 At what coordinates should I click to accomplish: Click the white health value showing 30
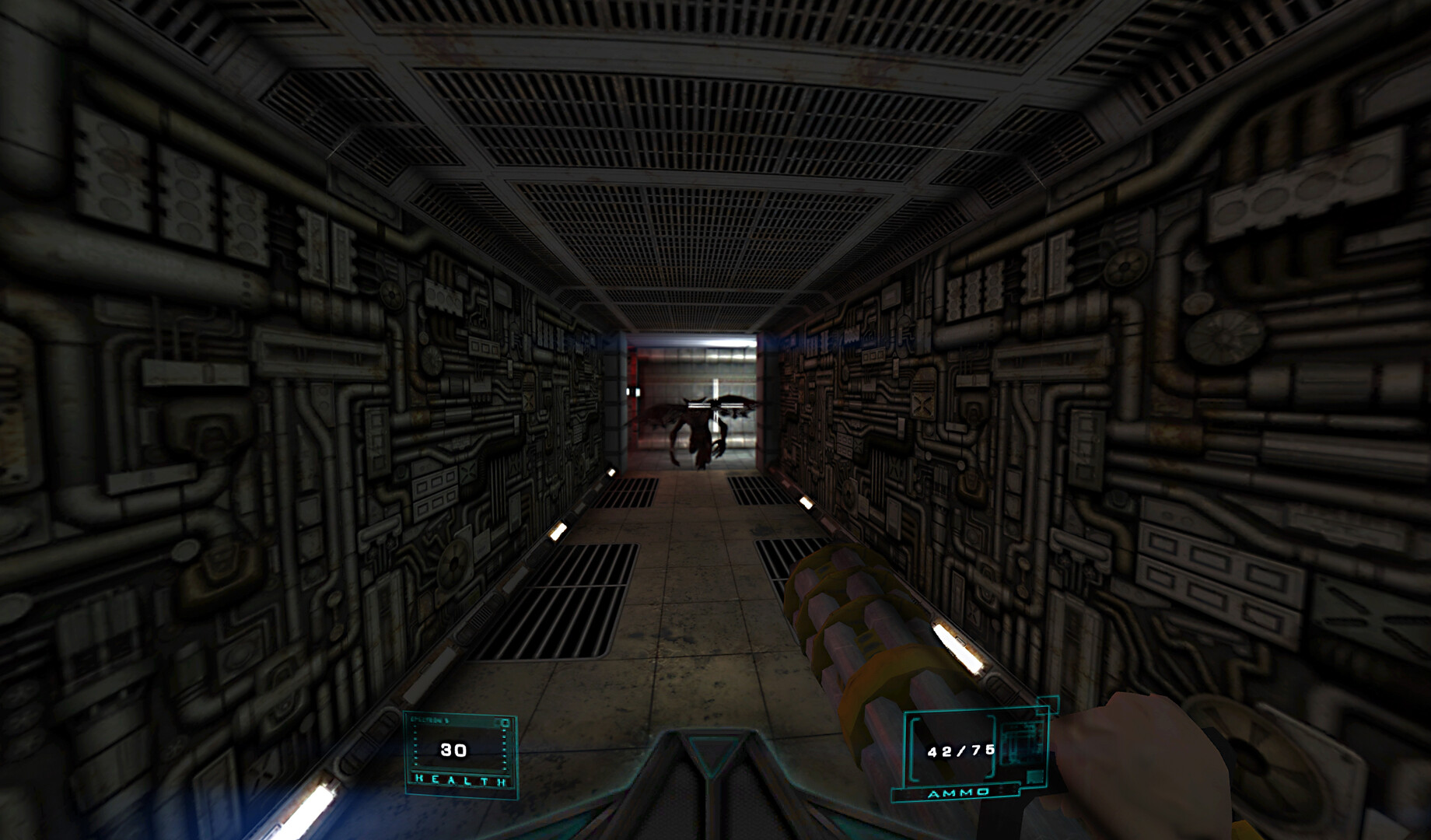coord(453,749)
